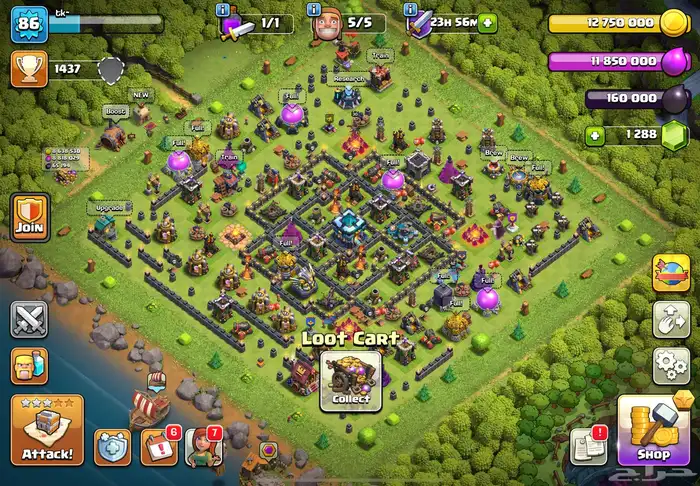700x486 pixels.
Task: Open the papers icon with red alert
Action: pyautogui.click(x=588, y=446)
